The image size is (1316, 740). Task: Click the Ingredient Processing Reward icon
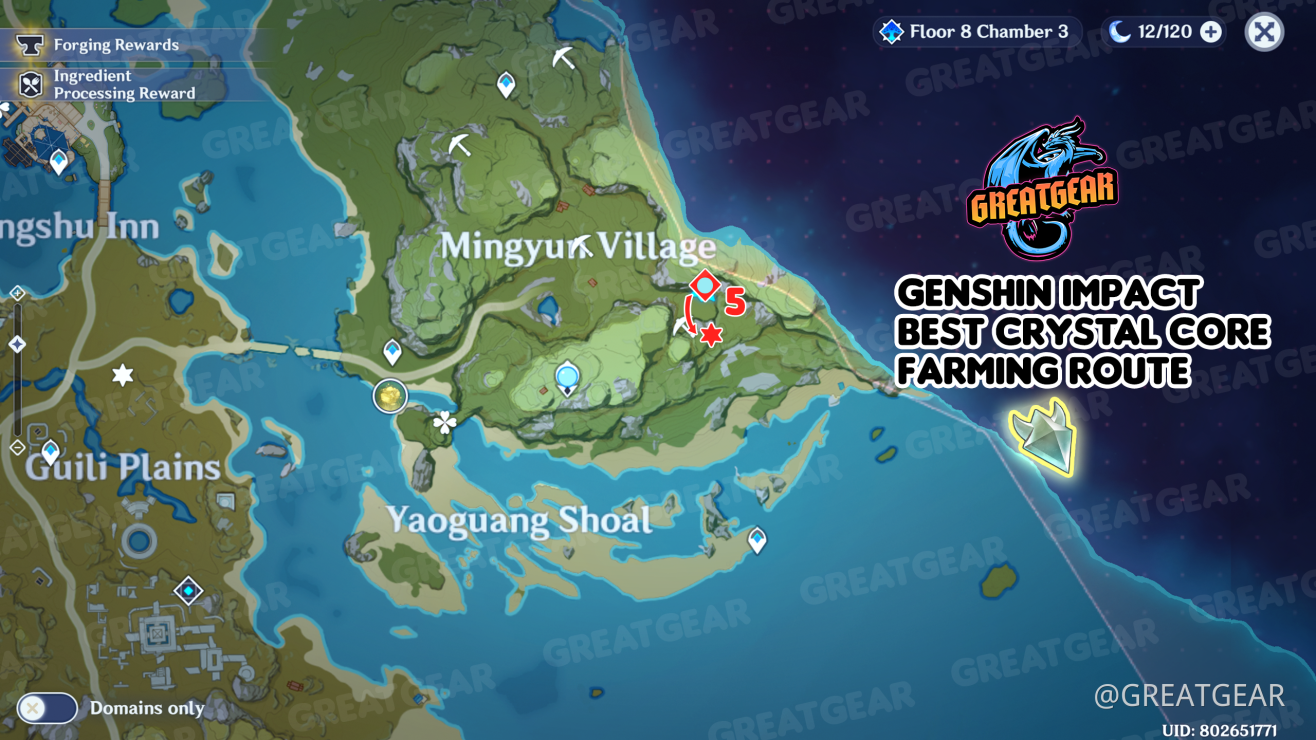point(30,84)
